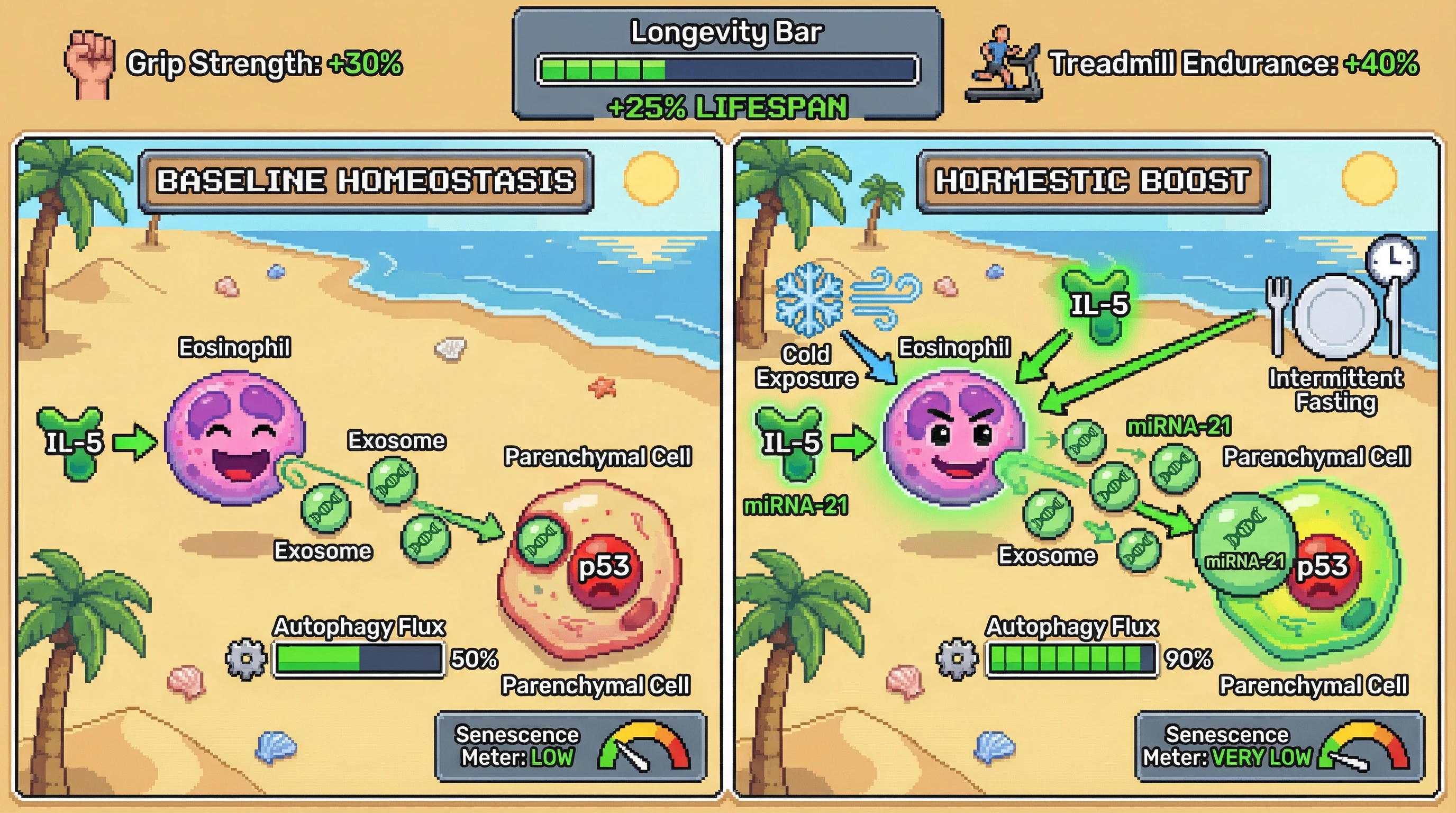This screenshot has width=1456, height=813.
Task: Select the Baseline Homeostasis banner
Action: (x=366, y=182)
